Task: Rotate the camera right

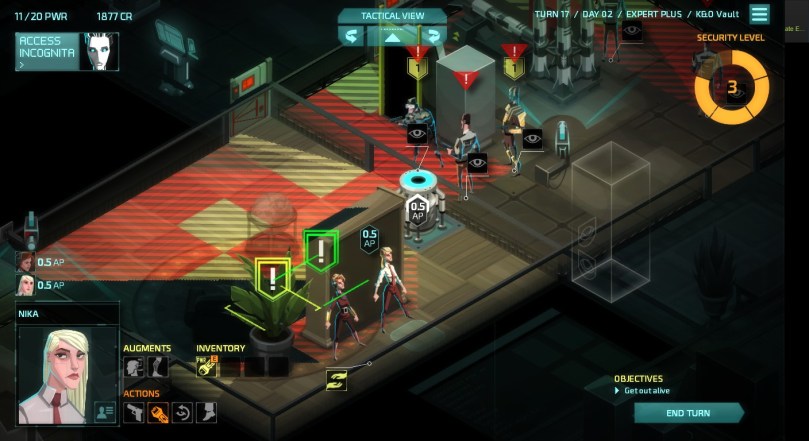Action: 433,36
